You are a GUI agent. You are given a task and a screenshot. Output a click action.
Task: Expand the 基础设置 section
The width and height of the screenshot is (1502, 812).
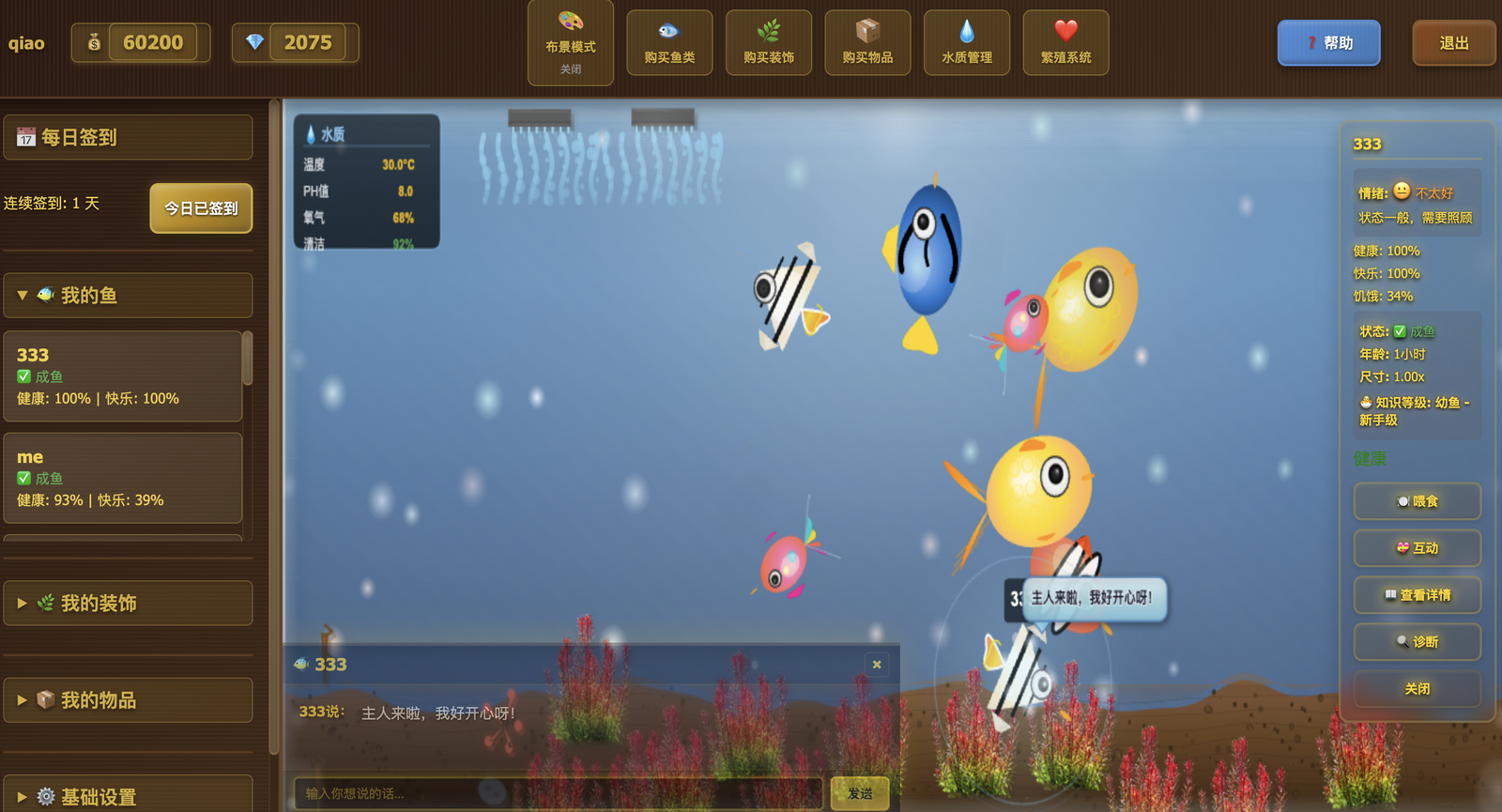coord(128,795)
